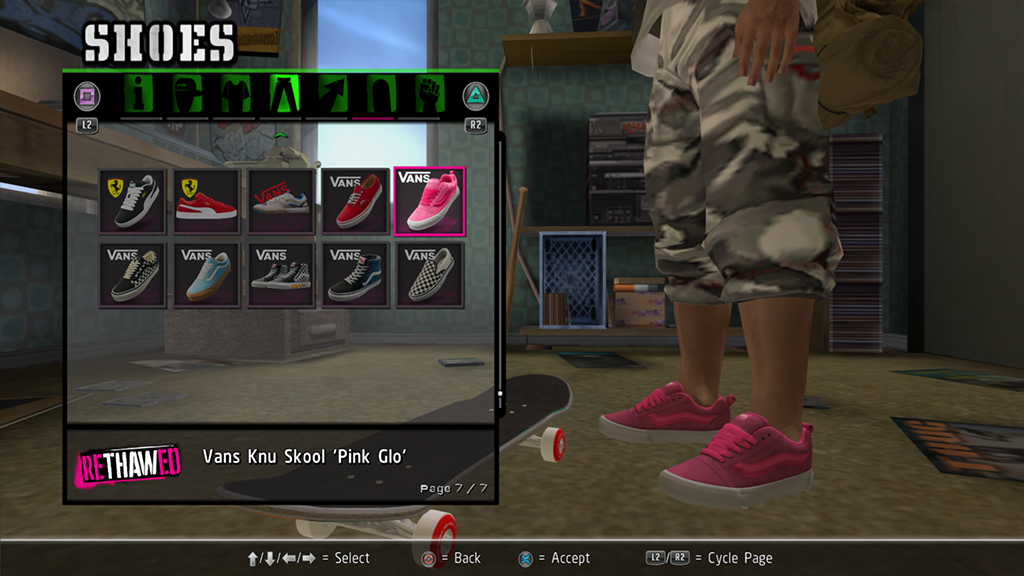Select the black Ferrari Puma sneaker
The image size is (1024, 576).
point(133,201)
